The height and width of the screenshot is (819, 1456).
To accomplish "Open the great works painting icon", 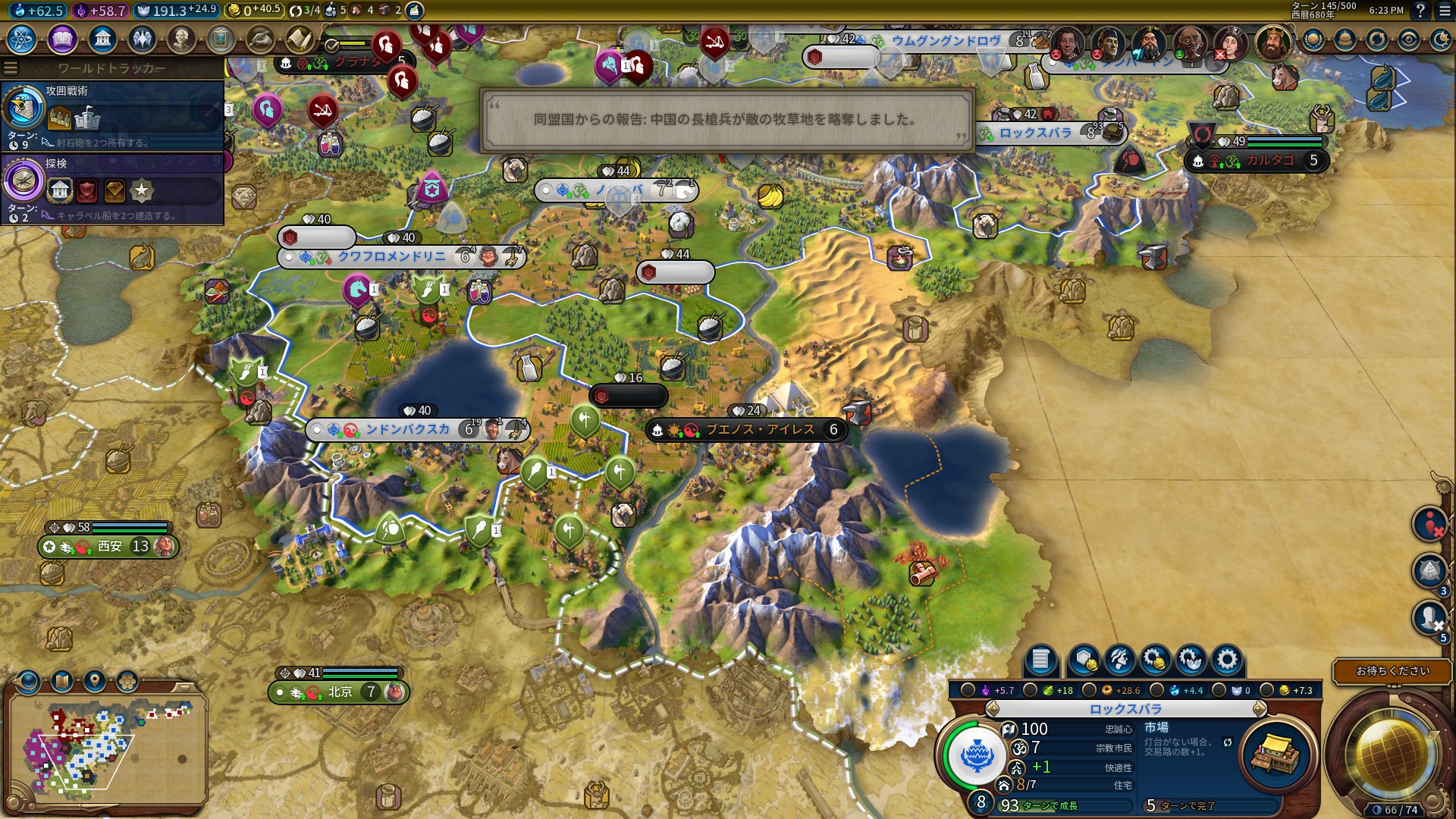I will coord(221,39).
